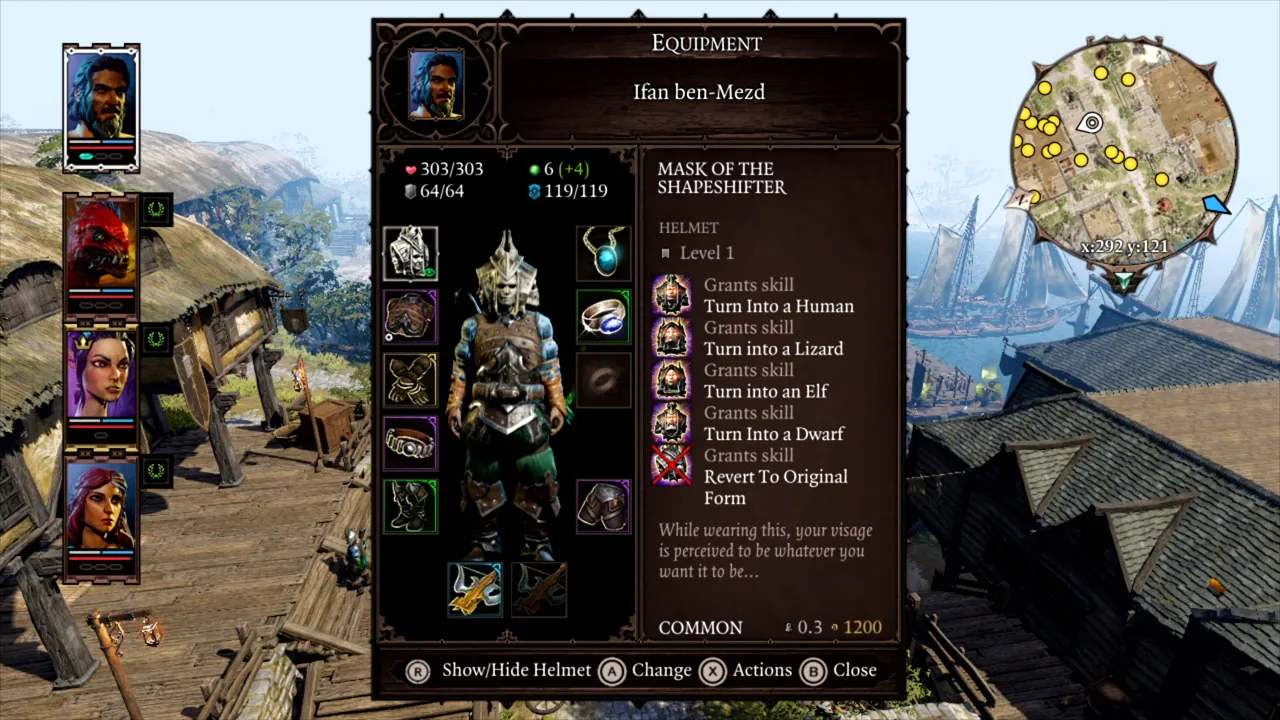1280x720 pixels.
Task: Click the equipped belt icon
Action: click(410, 443)
